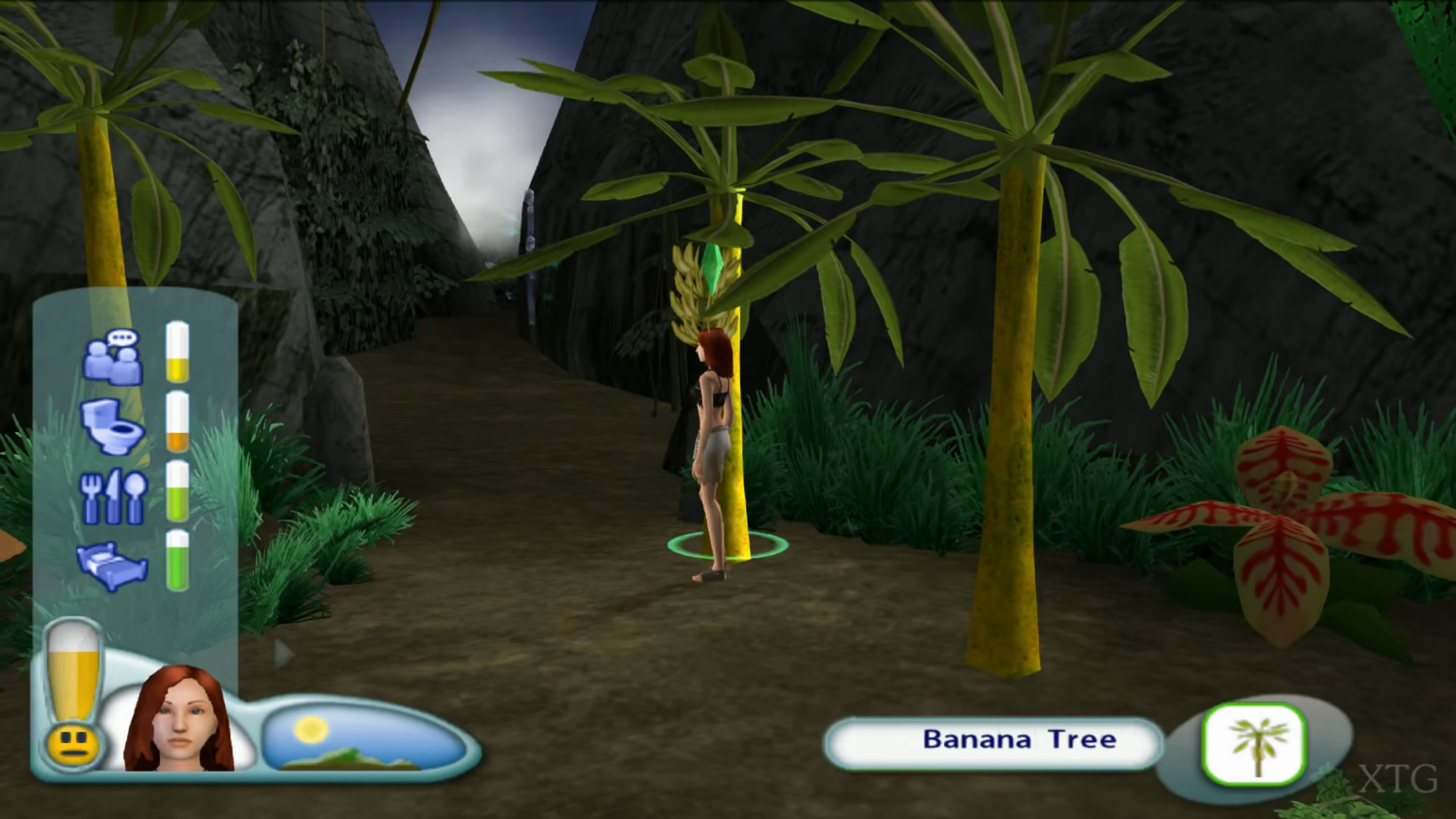
Task: Click the Bladder toilet icon
Action: [114, 428]
